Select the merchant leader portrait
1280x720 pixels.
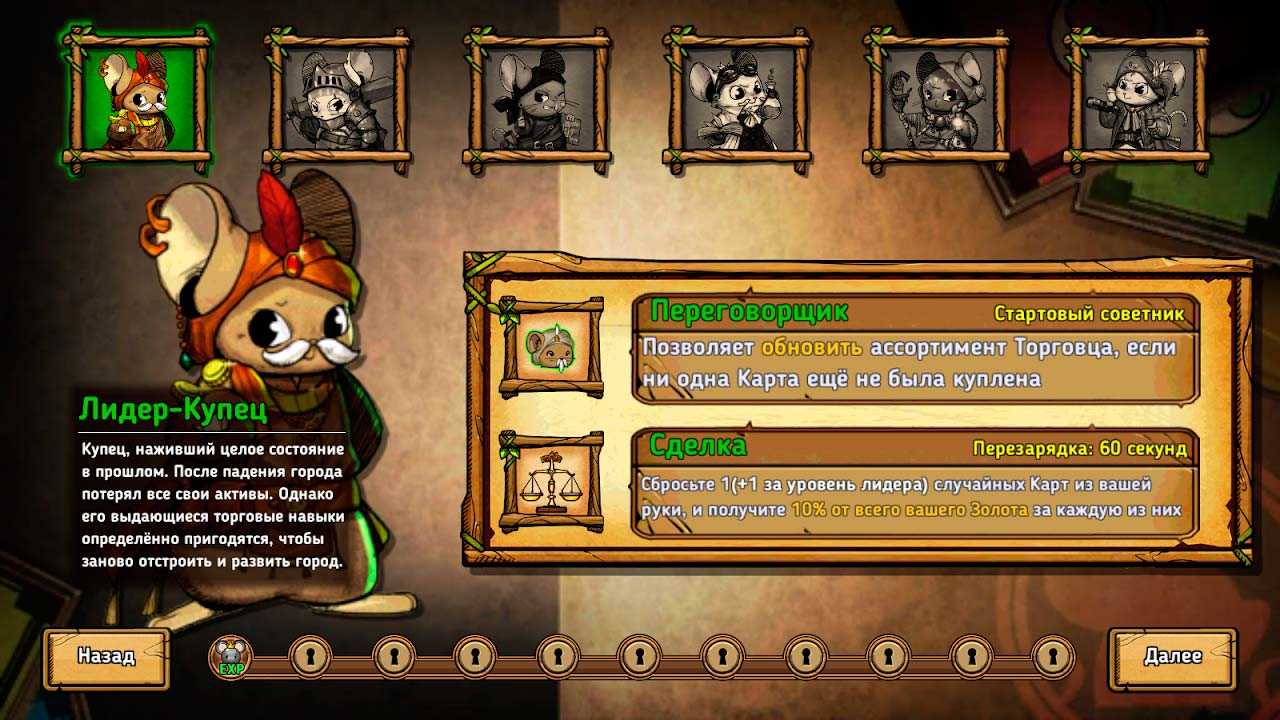137,99
